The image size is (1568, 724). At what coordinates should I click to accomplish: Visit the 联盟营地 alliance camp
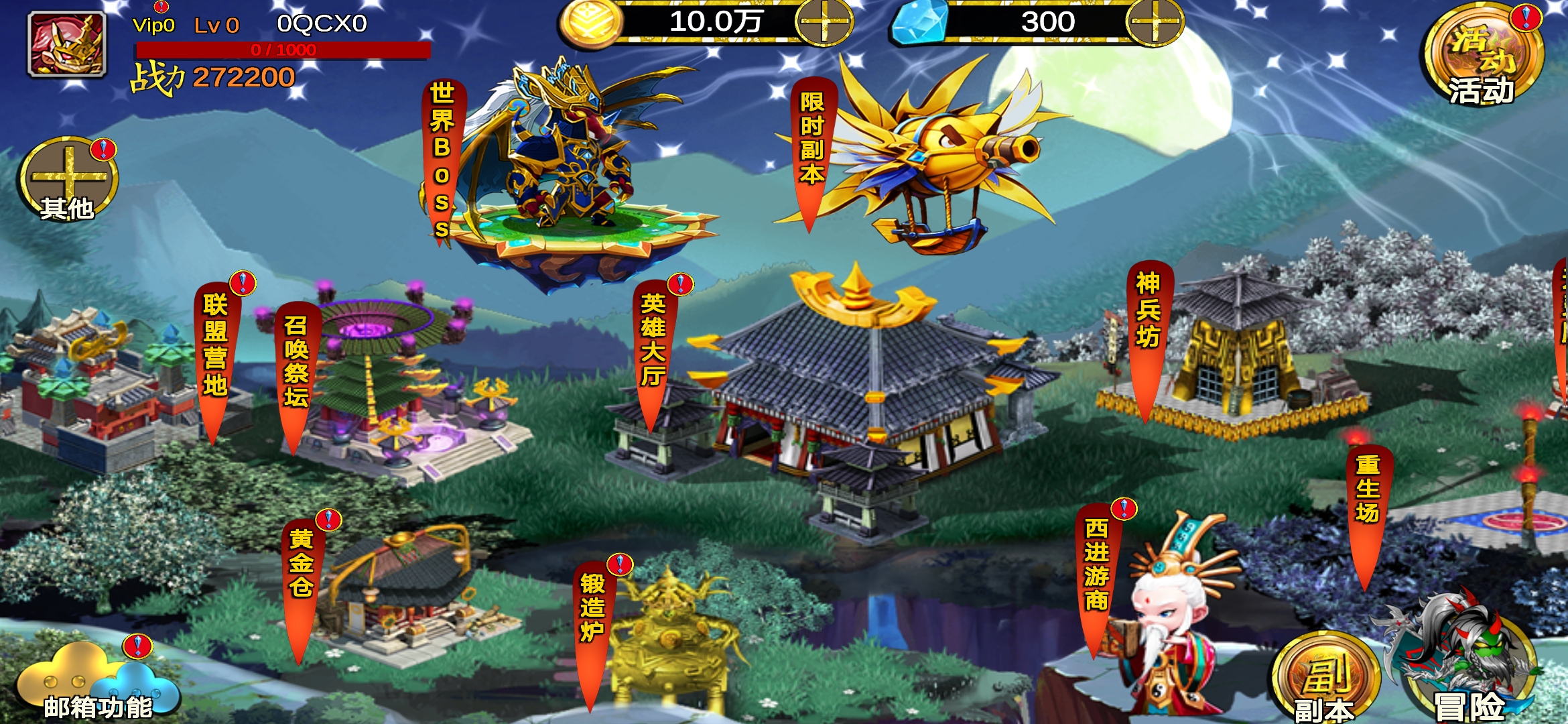(215, 349)
